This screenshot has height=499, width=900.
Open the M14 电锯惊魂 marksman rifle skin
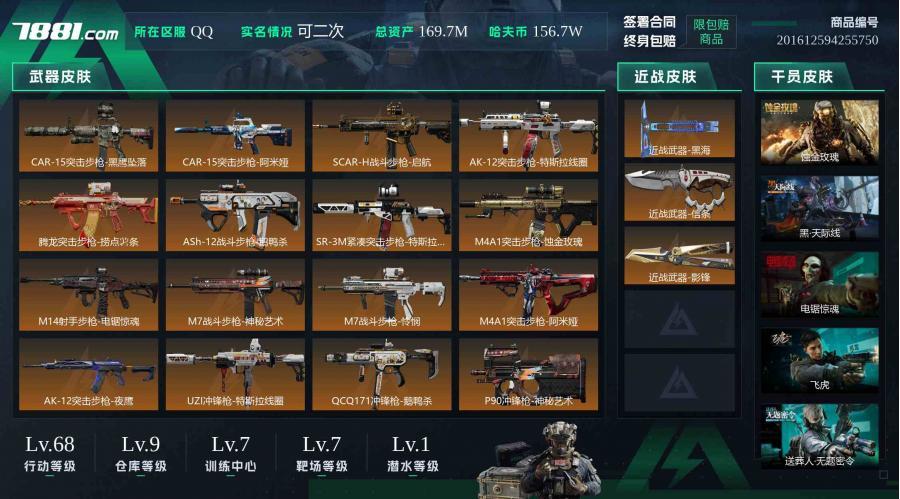89,294
